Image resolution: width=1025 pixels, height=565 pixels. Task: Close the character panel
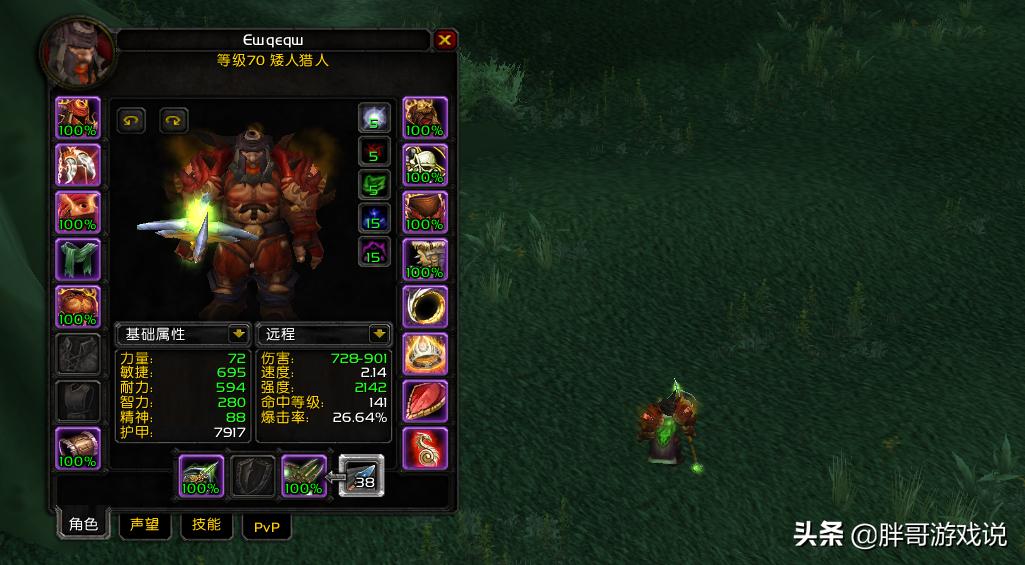pos(445,40)
